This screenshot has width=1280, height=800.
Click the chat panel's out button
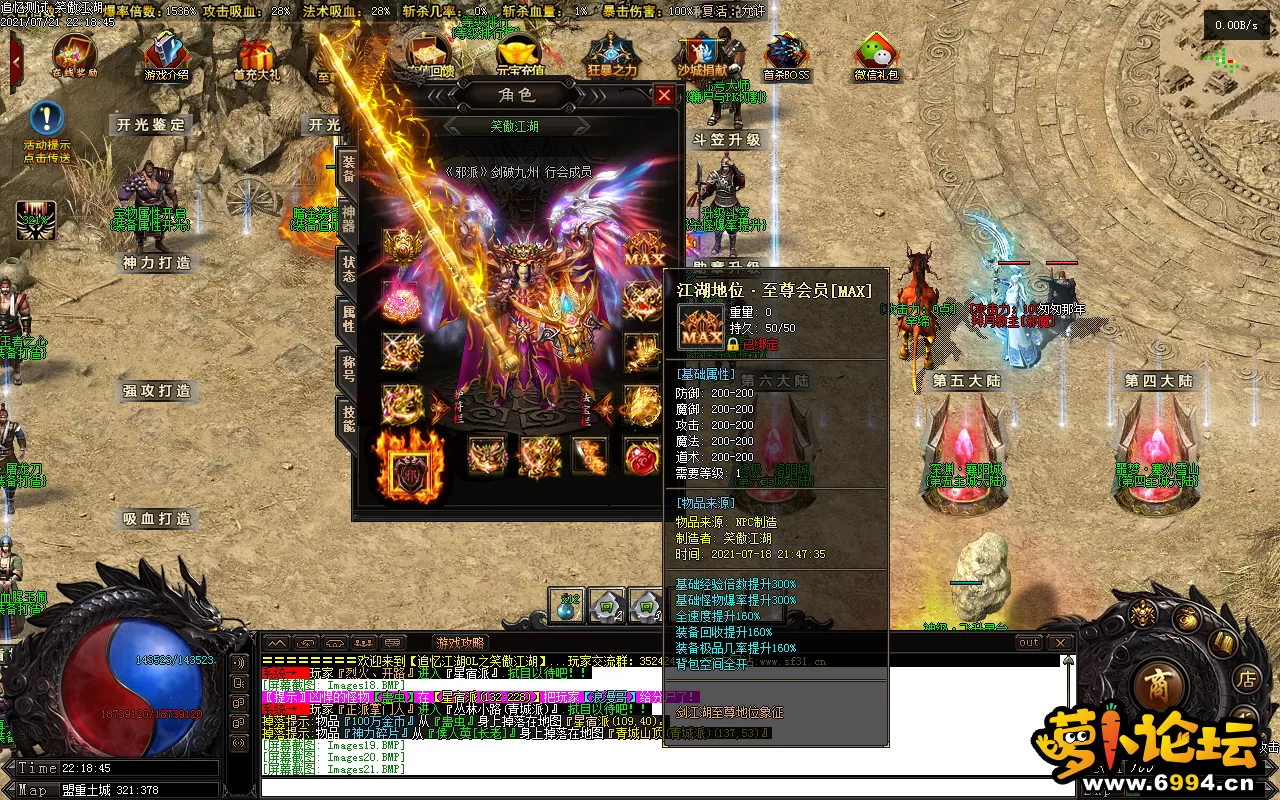(x=1029, y=642)
